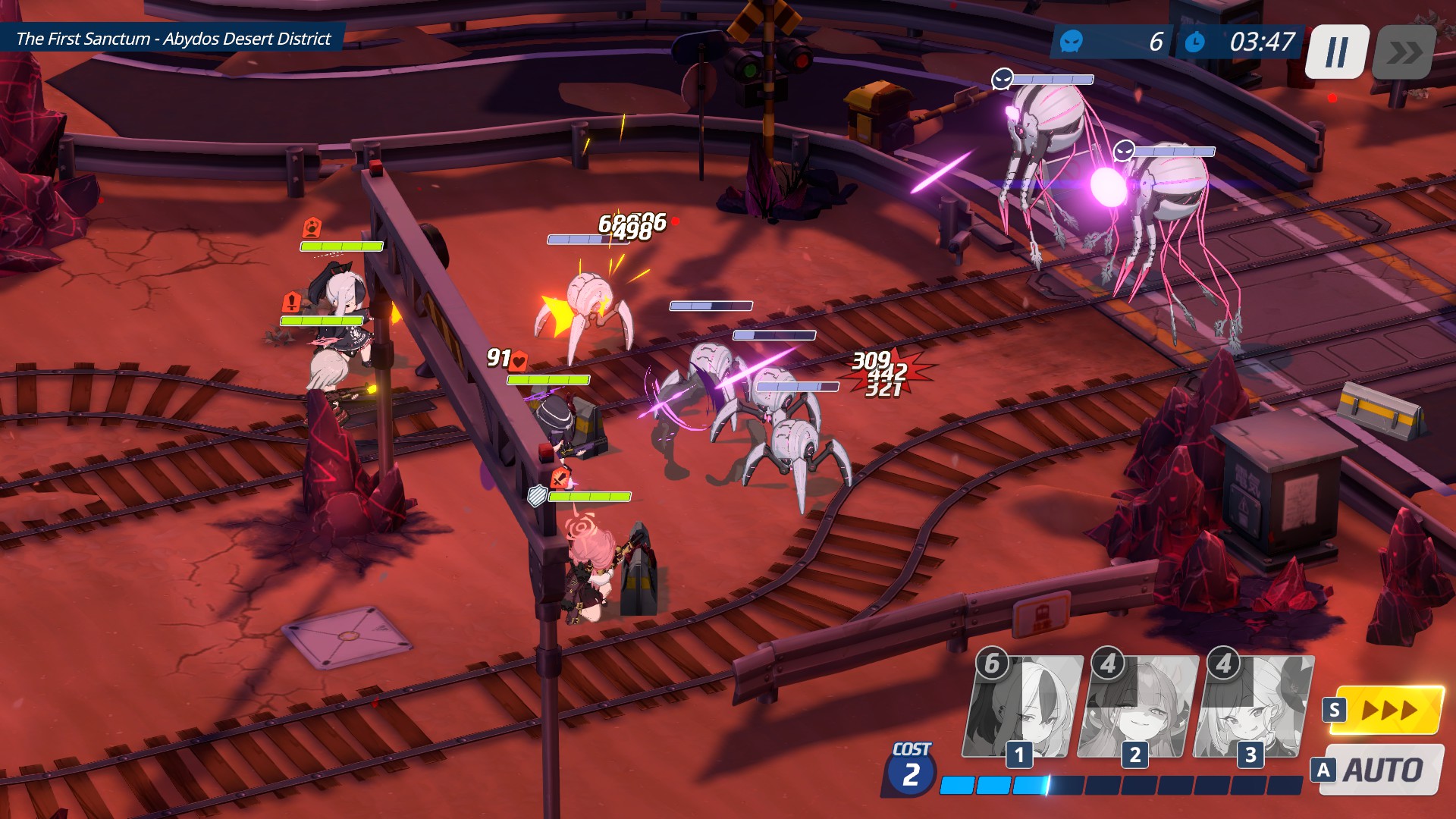The height and width of the screenshot is (819, 1456).
Task: Use skill card number 3
Action: click(1253, 708)
